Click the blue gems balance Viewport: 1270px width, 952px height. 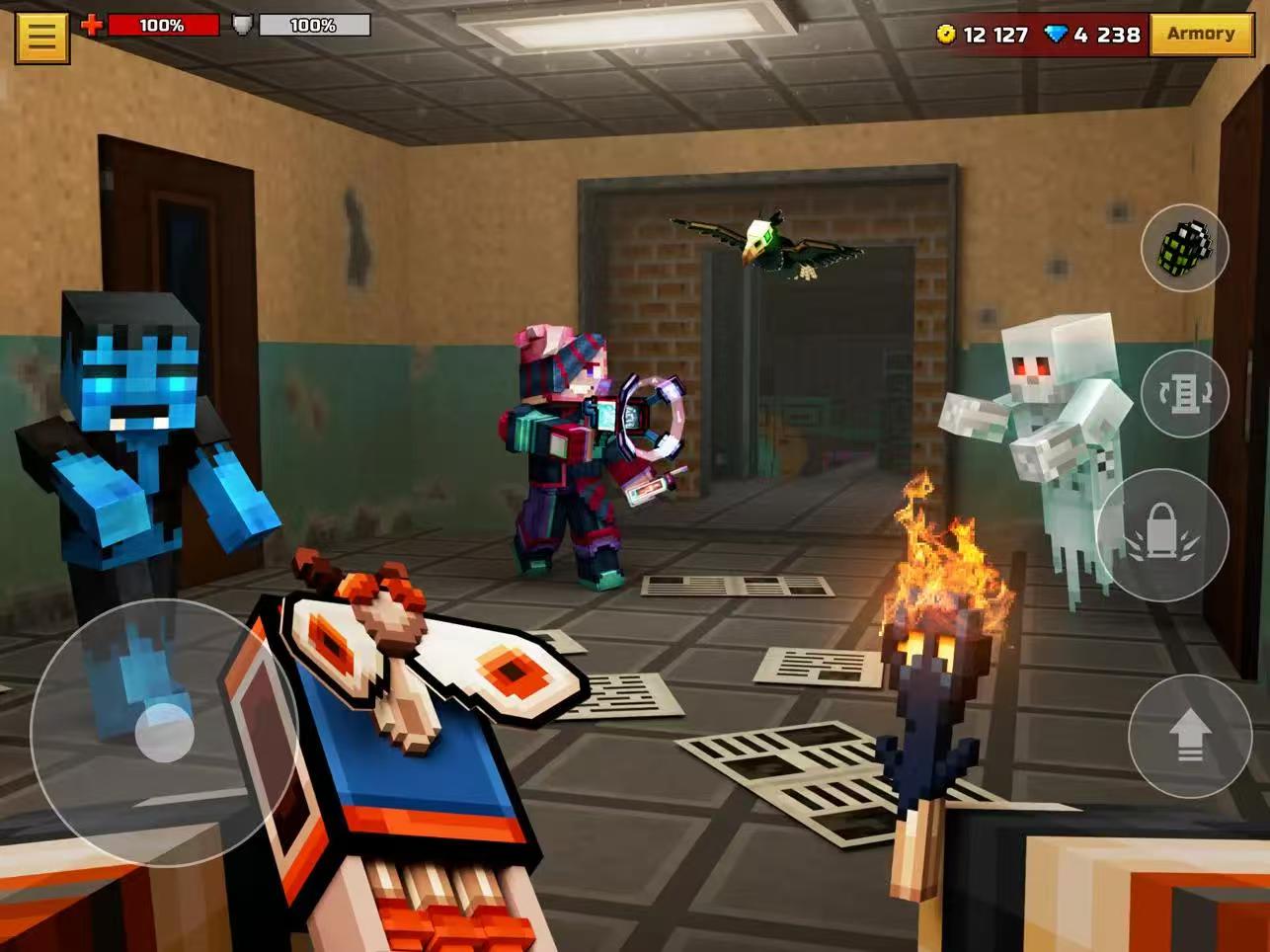tap(1093, 36)
